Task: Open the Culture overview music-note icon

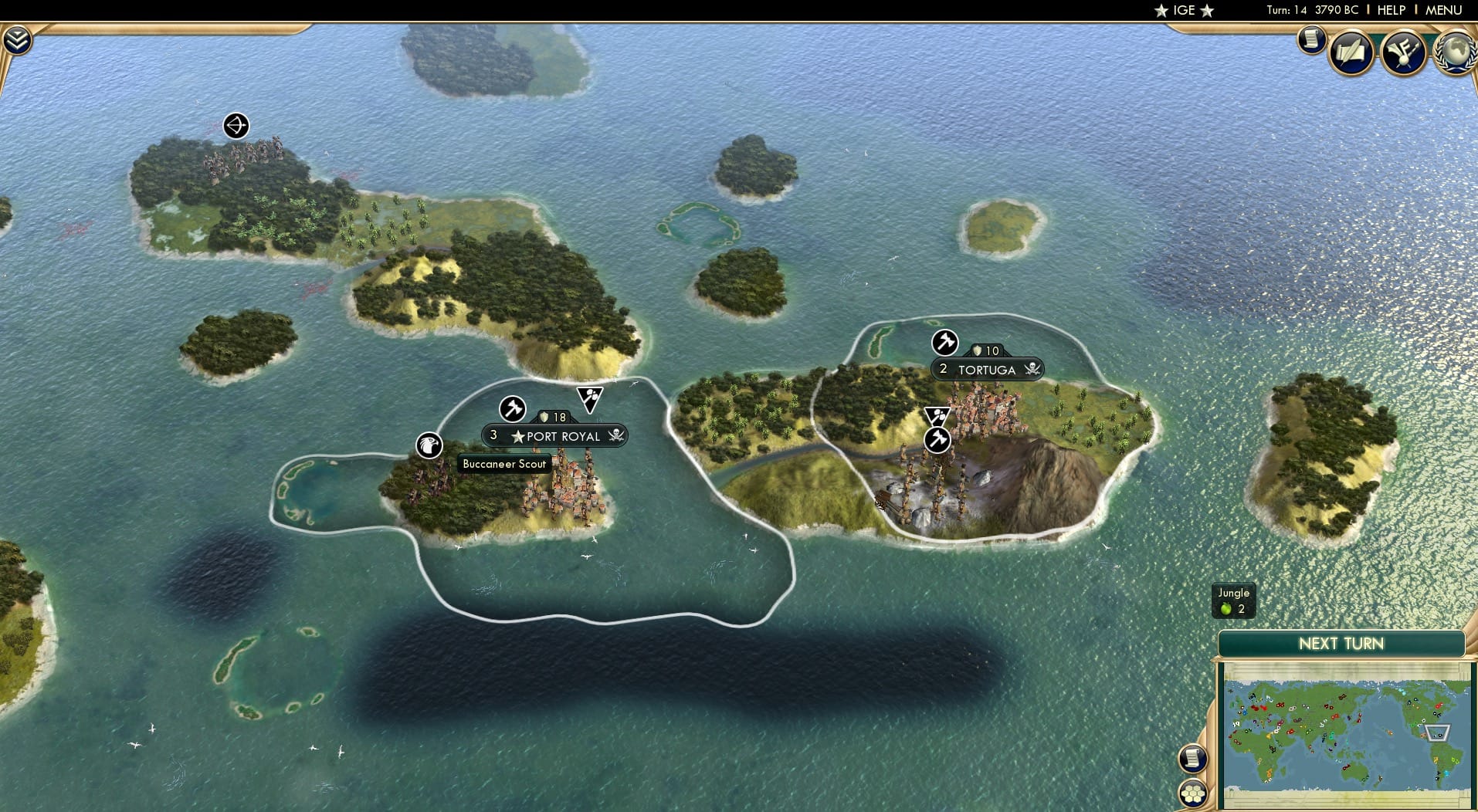Action: (x=1404, y=51)
